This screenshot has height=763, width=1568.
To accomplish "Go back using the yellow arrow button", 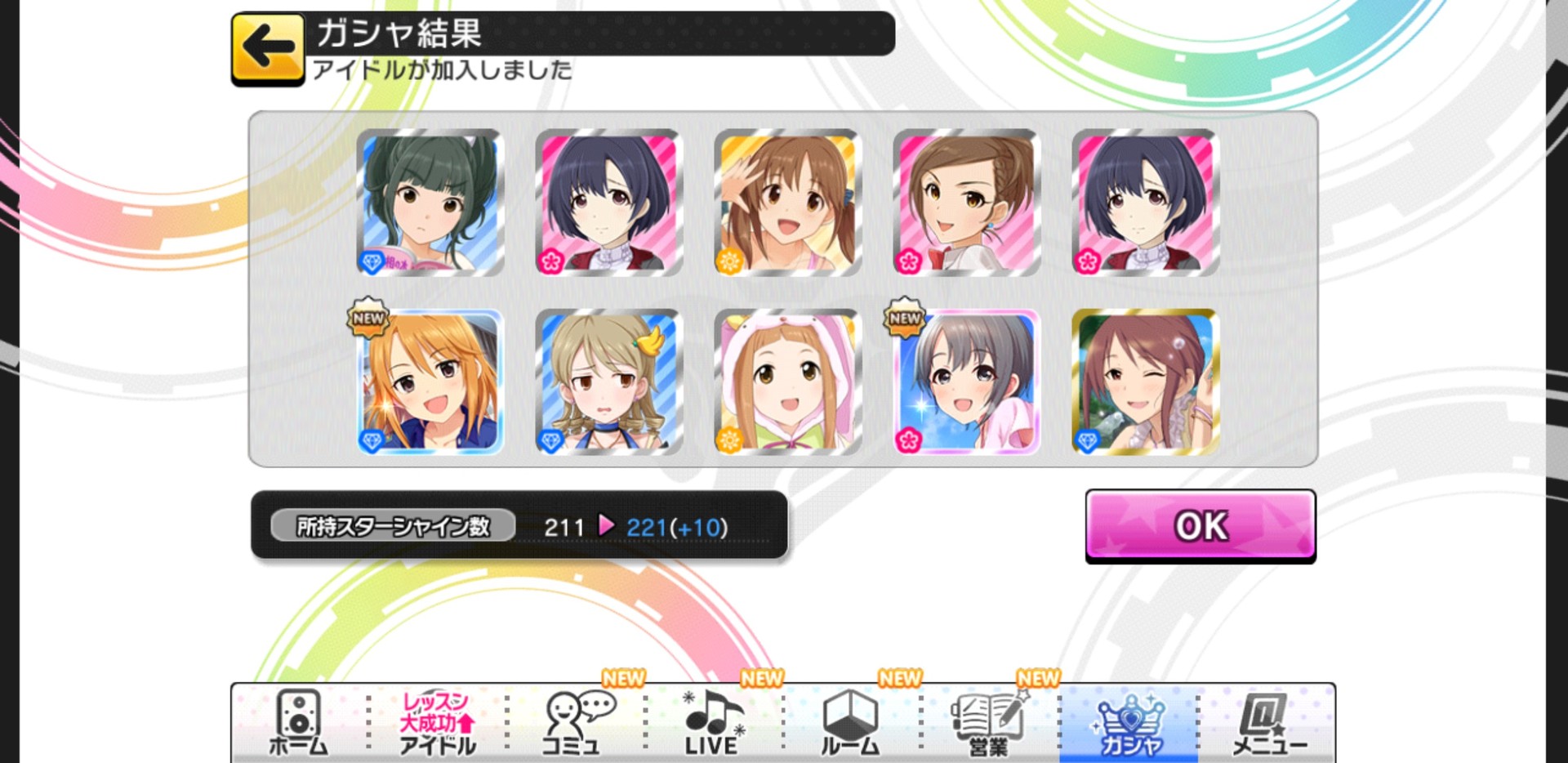I will (267, 49).
